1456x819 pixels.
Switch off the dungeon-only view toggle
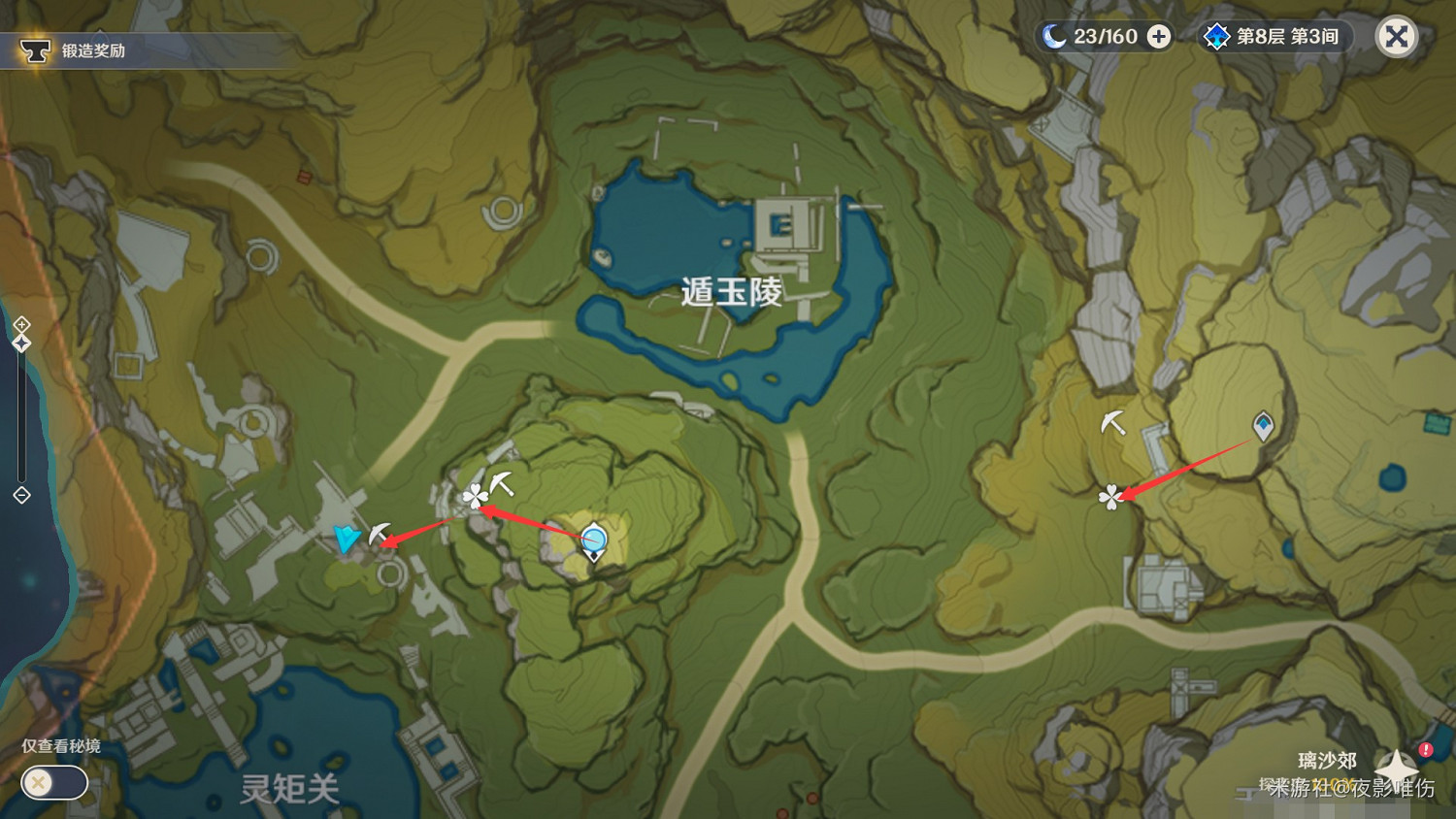coord(53,783)
